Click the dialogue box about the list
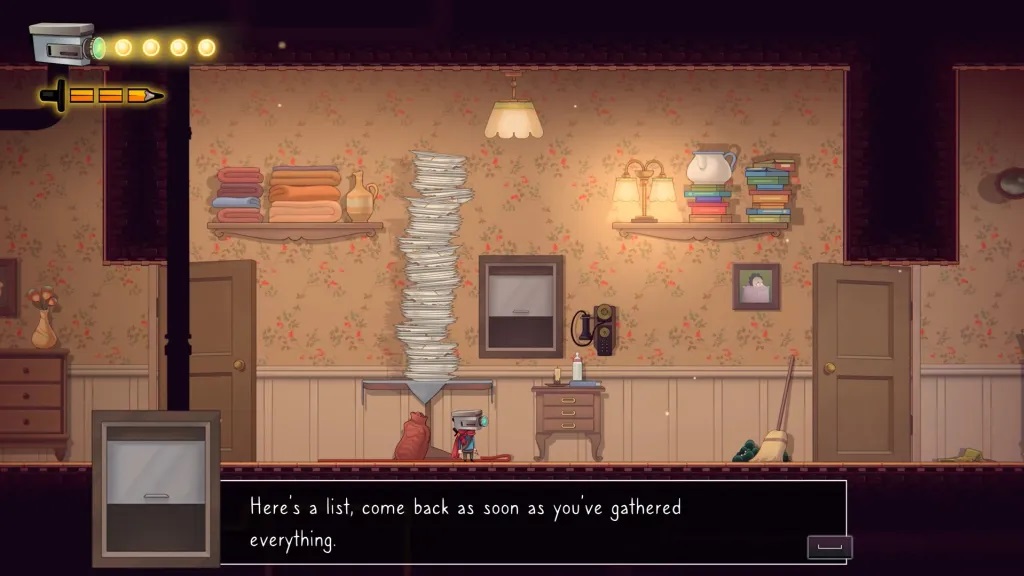 point(532,521)
